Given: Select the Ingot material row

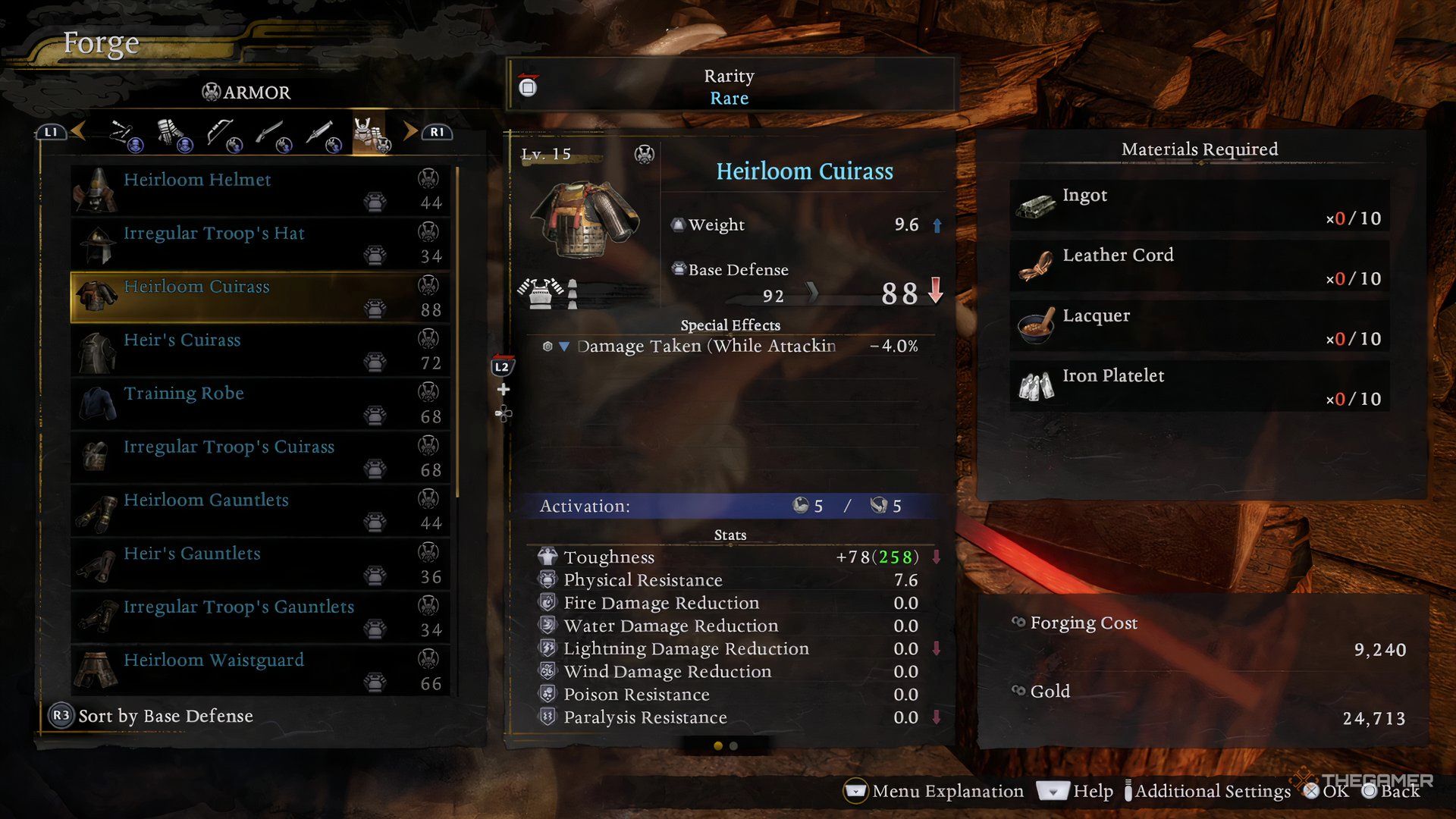Looking at the screenshot, I should (x=1199, y=206).
